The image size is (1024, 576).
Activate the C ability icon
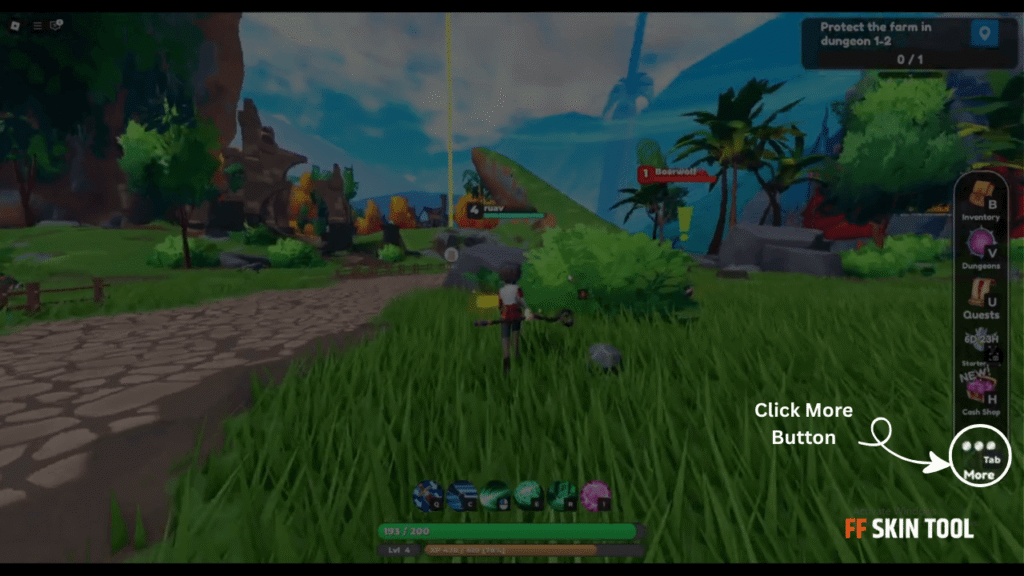462,494
